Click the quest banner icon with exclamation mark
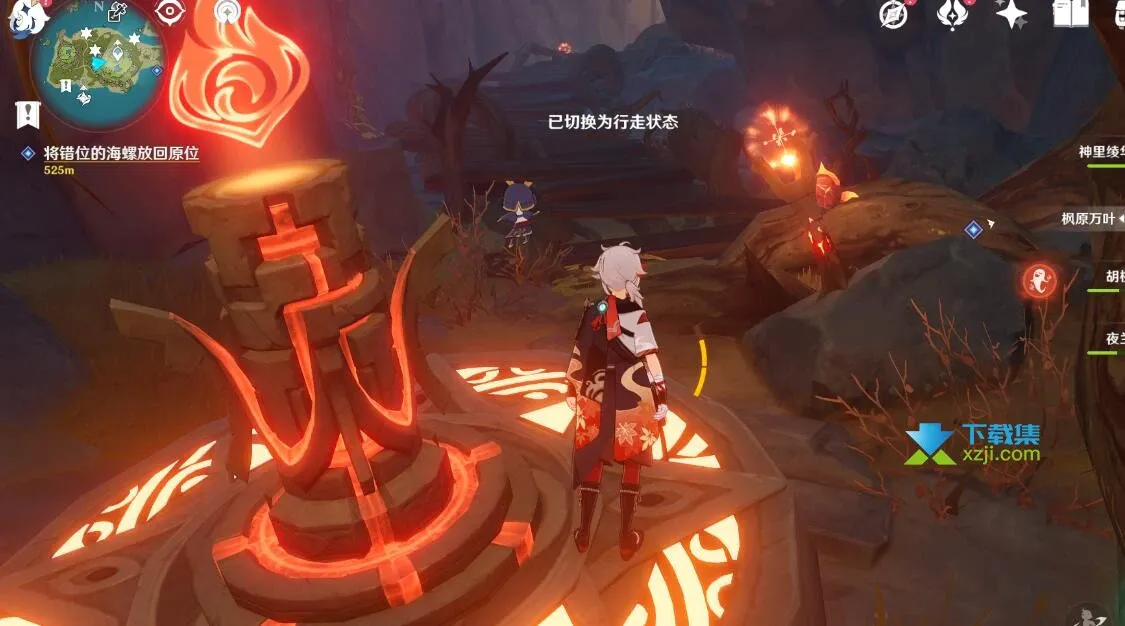Screen dimensions: 1125x626 [27, 114]
